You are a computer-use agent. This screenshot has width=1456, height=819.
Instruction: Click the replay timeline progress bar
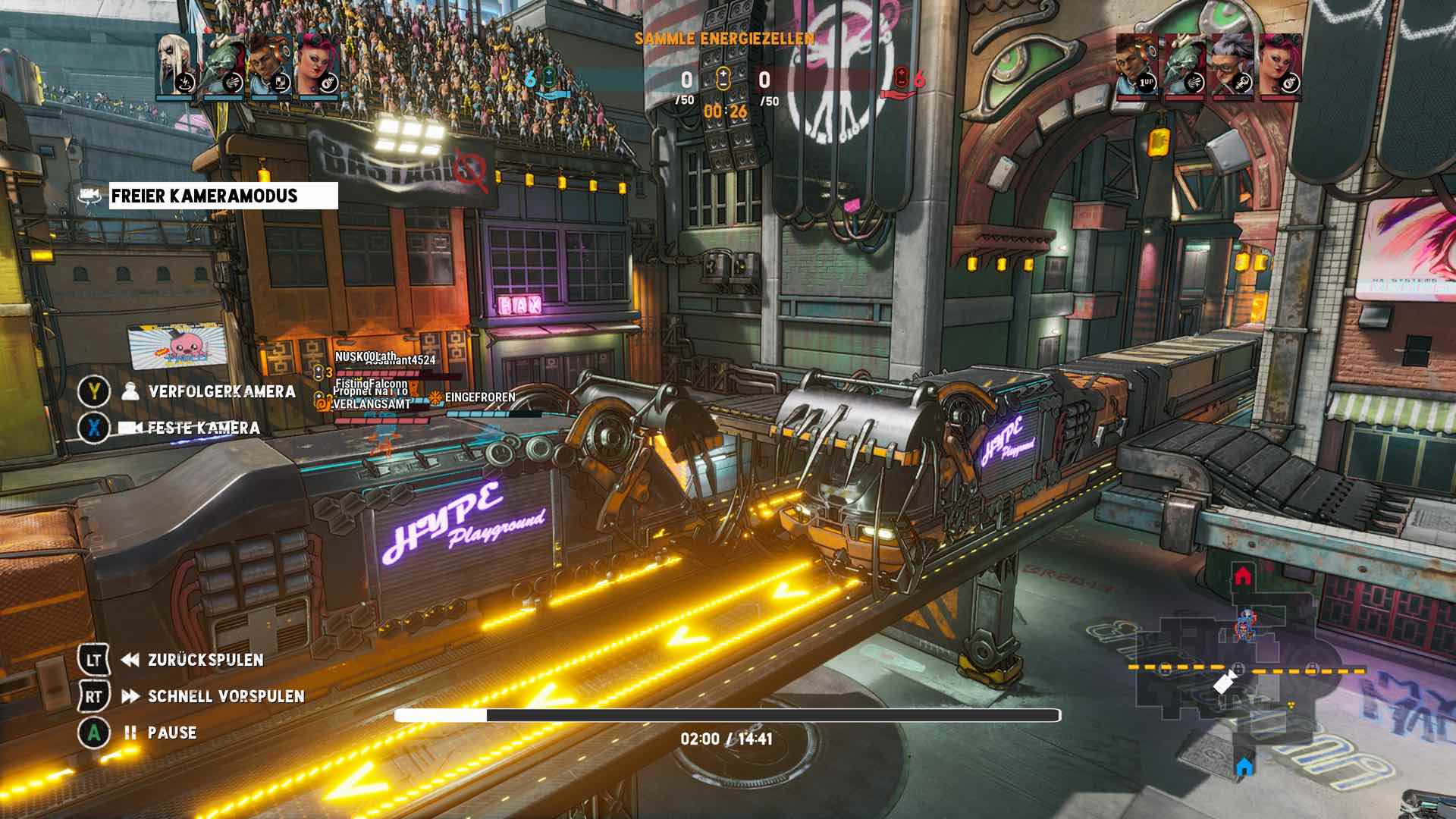pos(726,715)
